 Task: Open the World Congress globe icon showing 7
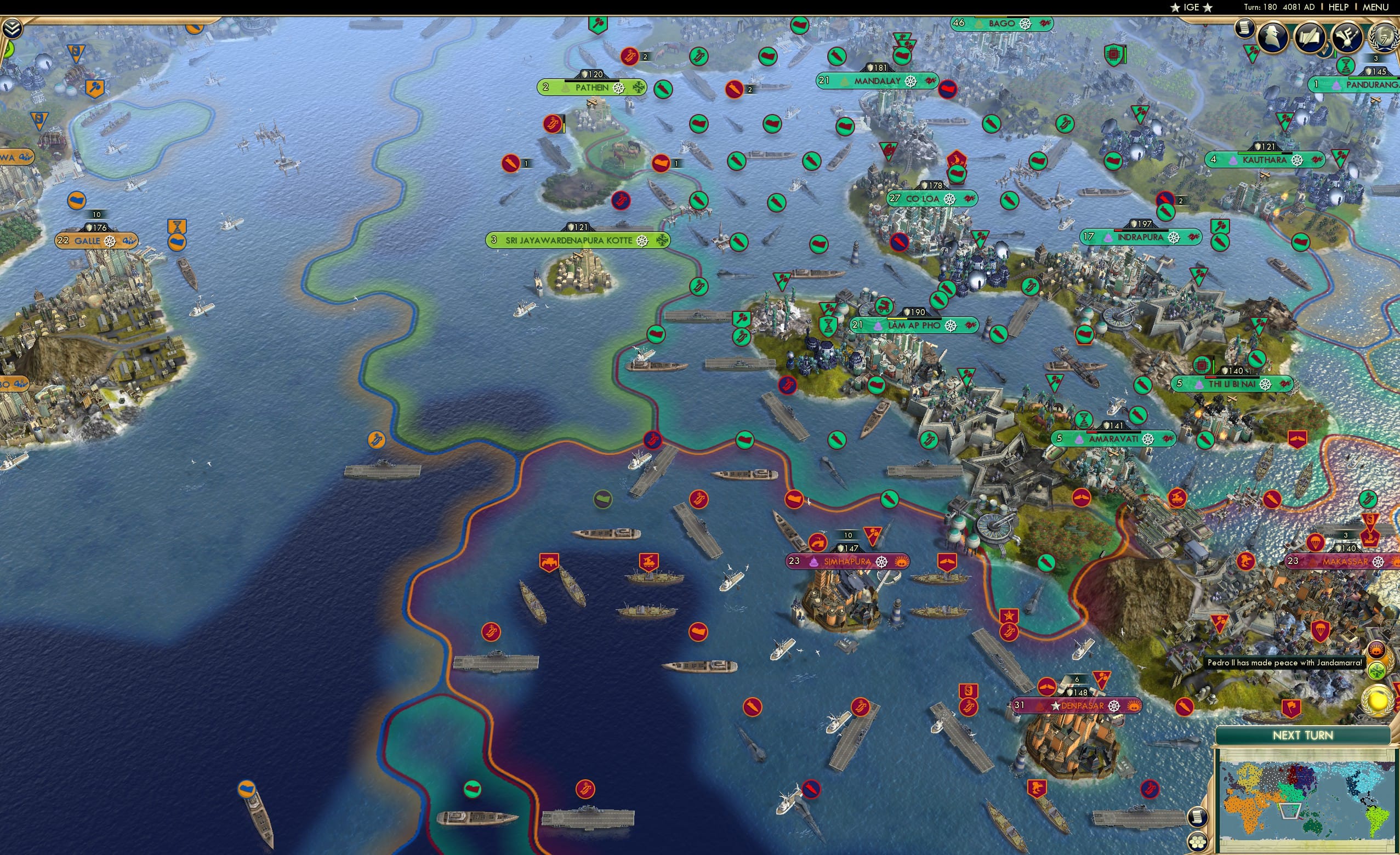(x=1385, y=36)
